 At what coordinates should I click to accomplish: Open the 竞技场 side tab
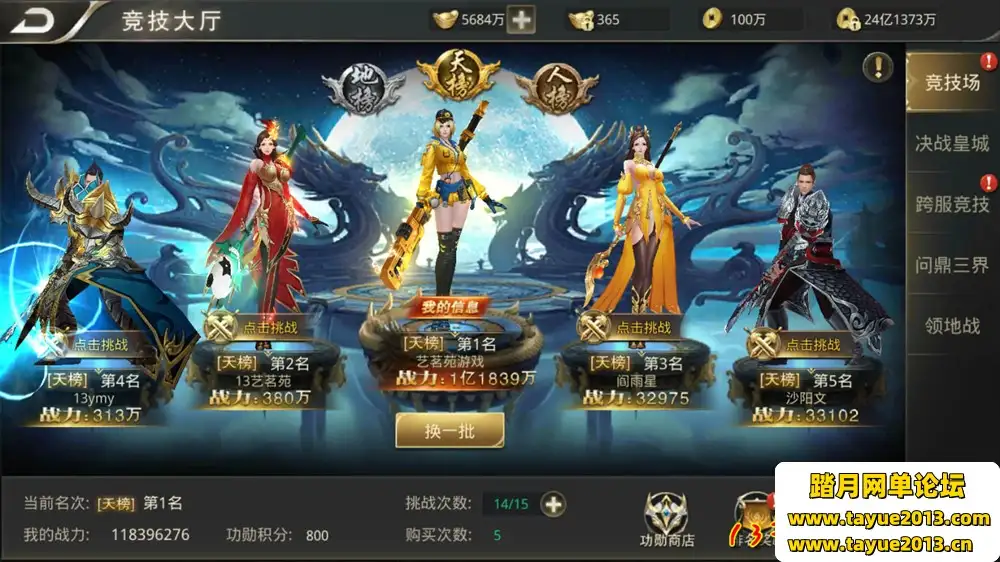[x=951, y=83]
